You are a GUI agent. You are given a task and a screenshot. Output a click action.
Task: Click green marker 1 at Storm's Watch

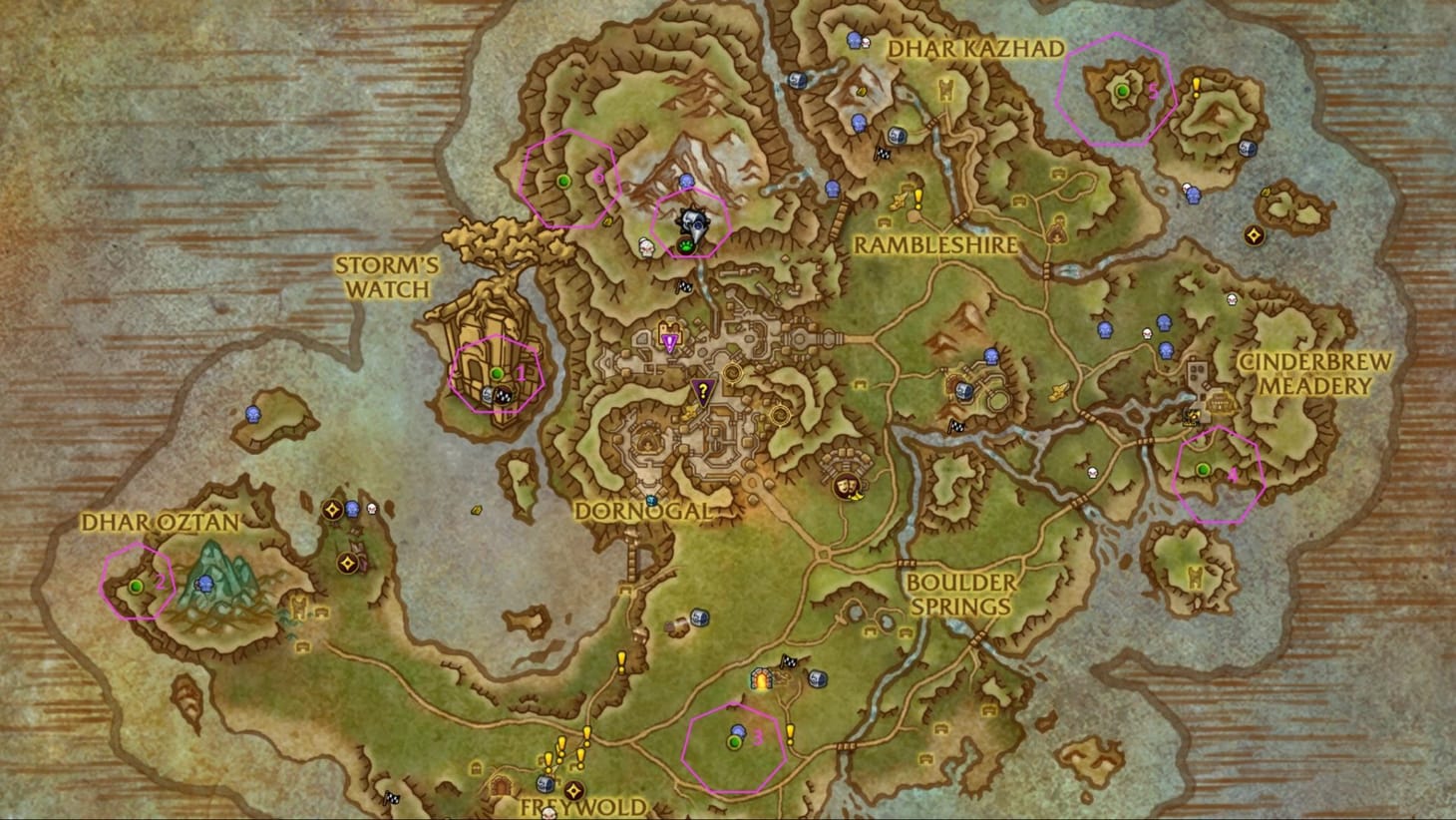[x=497, y=374]
